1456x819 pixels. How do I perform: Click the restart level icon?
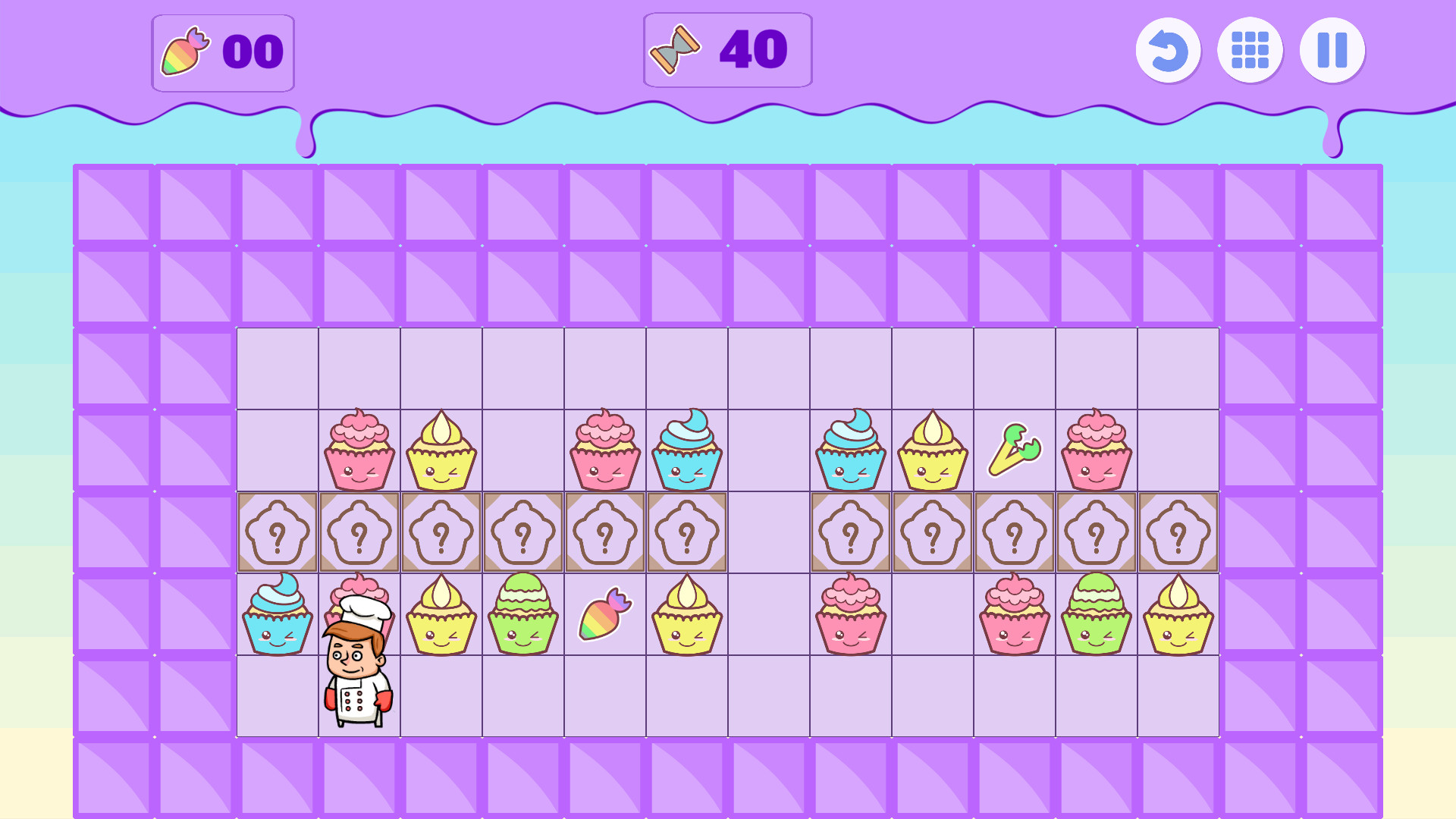pyautogui.click(x=1168, y=50)
